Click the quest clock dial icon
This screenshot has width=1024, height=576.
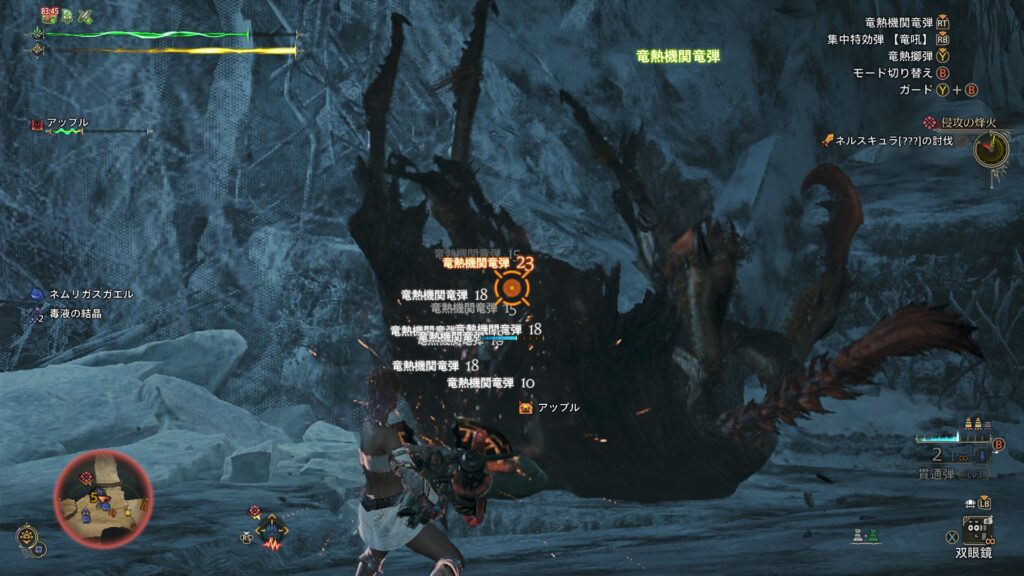coord(992,150)
